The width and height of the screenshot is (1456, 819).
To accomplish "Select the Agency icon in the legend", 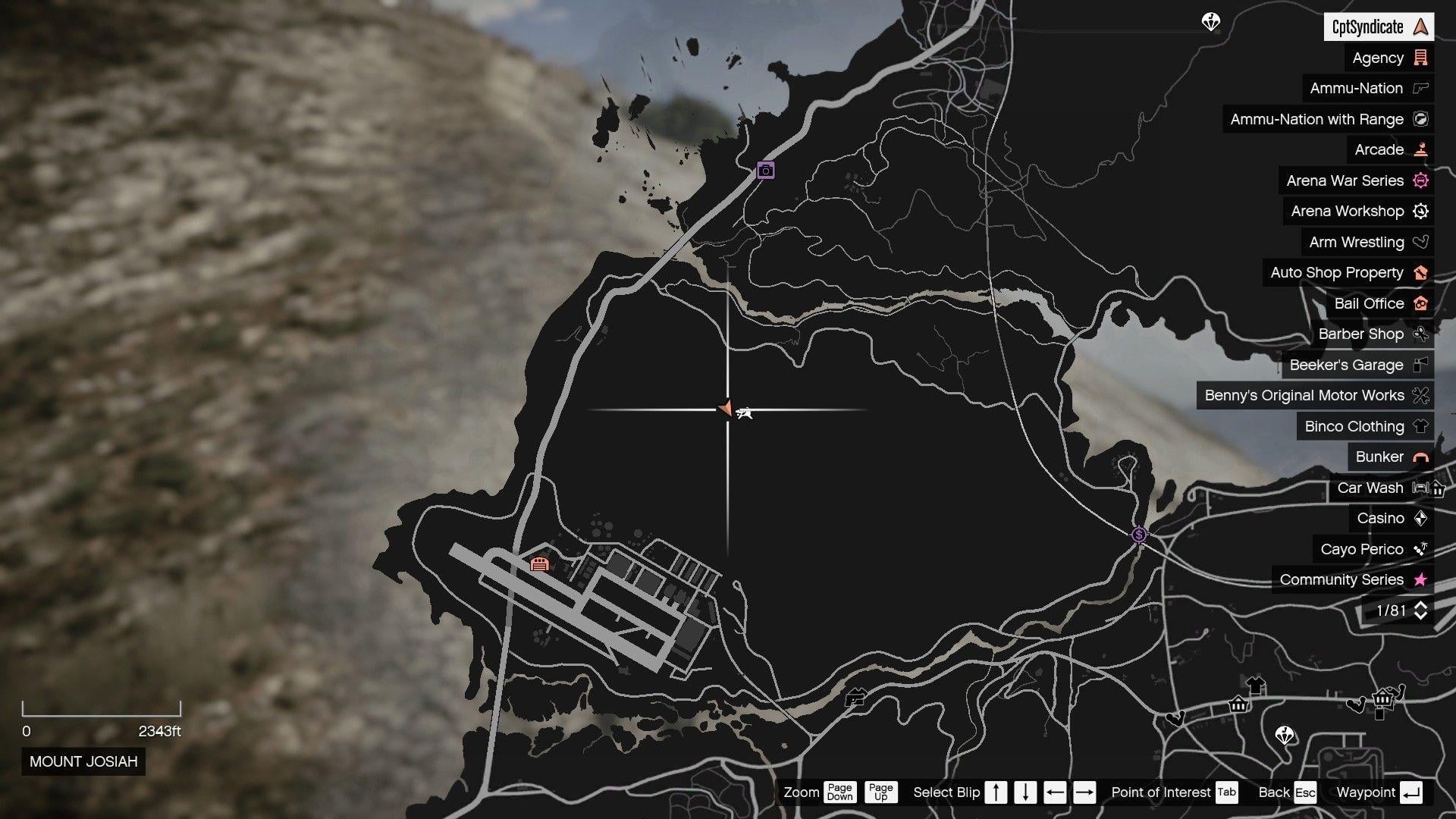I will [1419, 58].
